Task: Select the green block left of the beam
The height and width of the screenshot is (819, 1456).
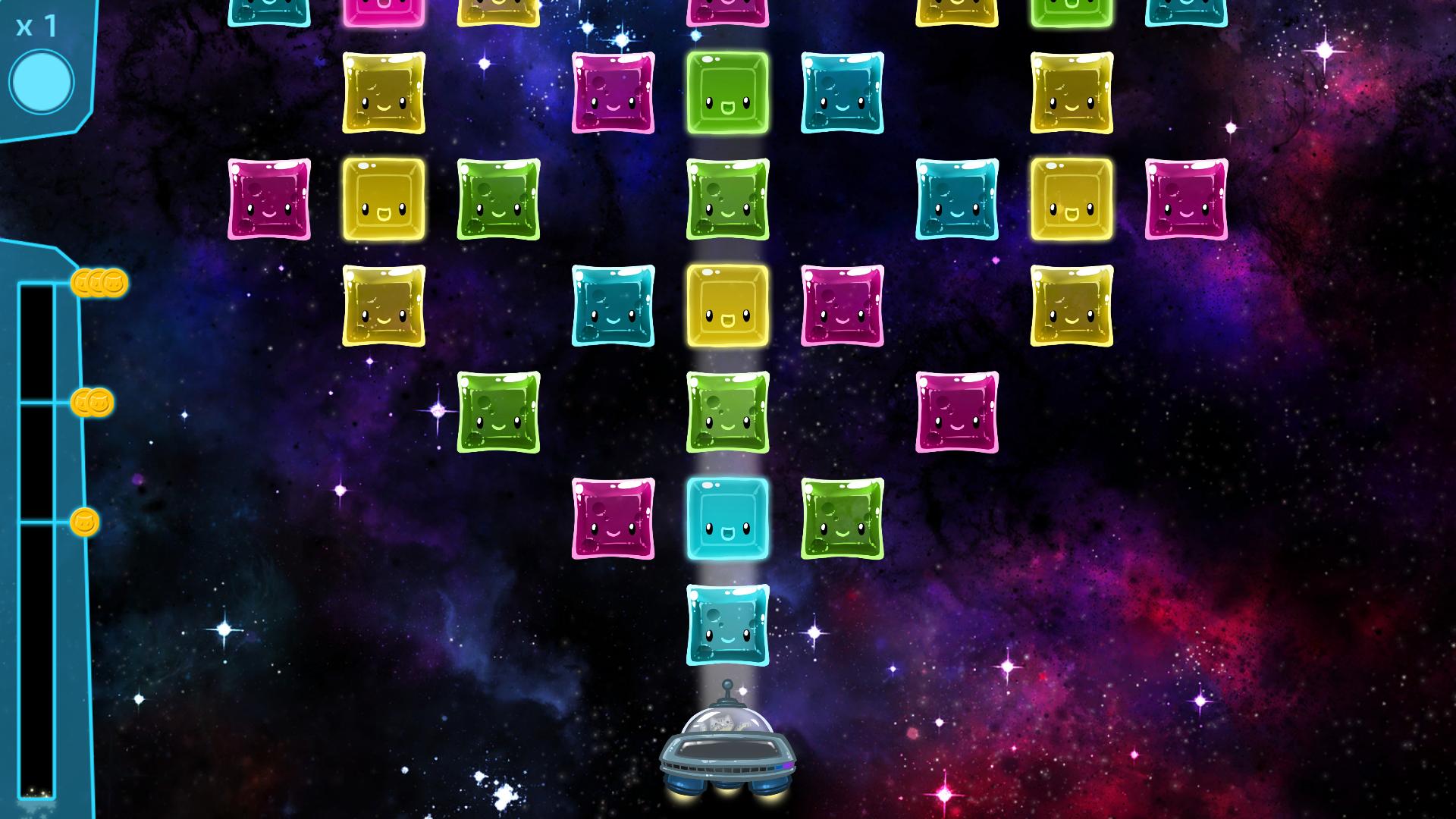Action: coord(499,413)
